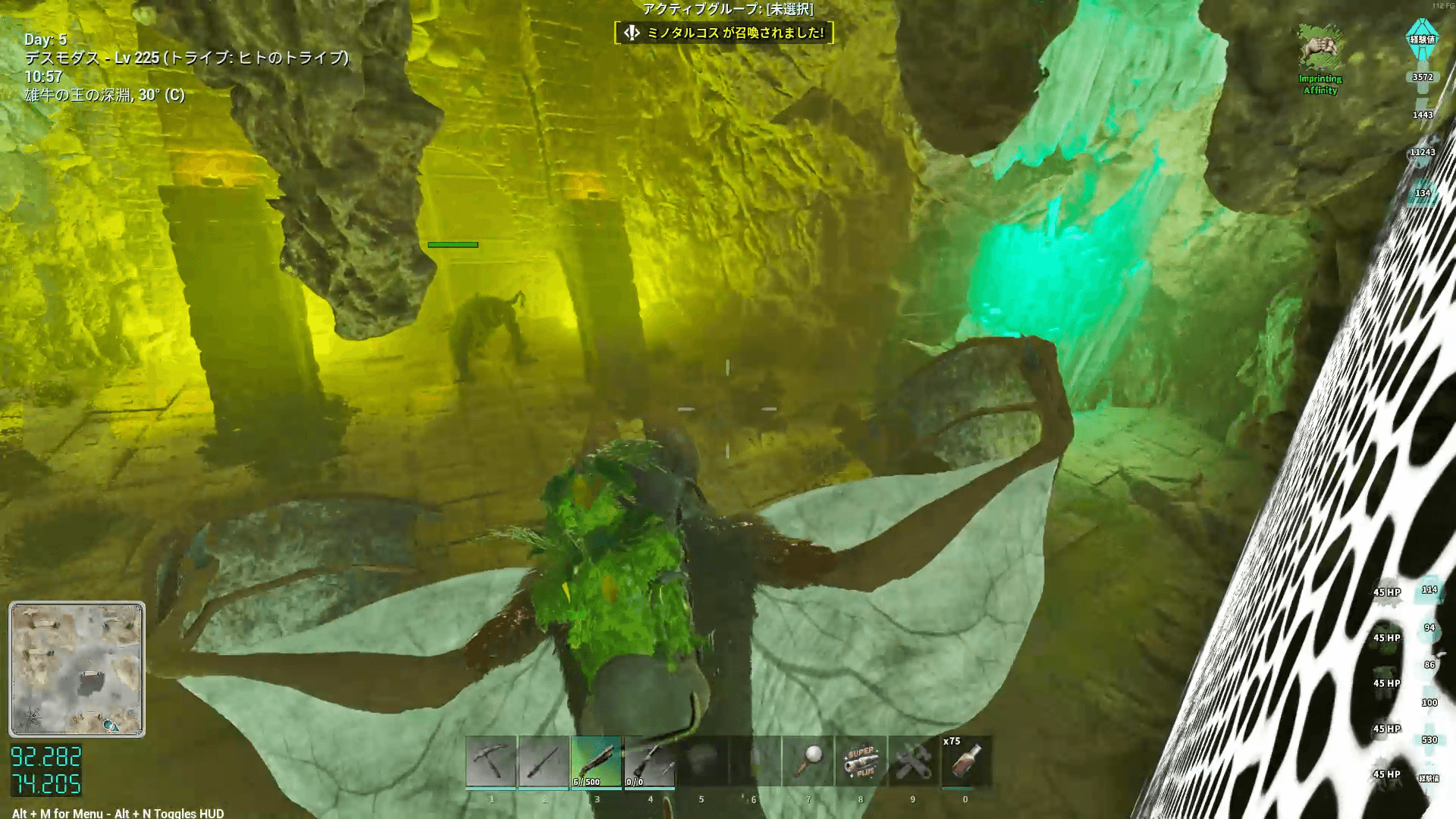Select the sword in hotbar slot 2

[544, 761]
